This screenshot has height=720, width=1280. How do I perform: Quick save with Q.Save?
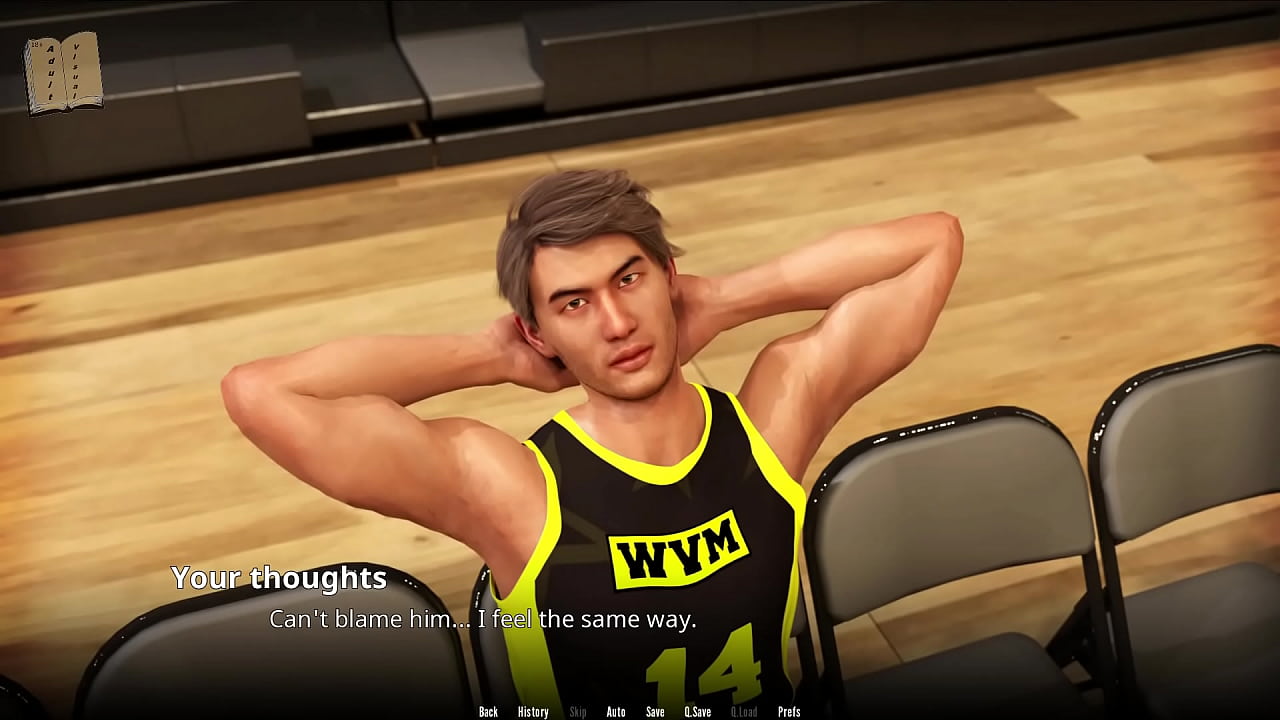click(698, 712)
